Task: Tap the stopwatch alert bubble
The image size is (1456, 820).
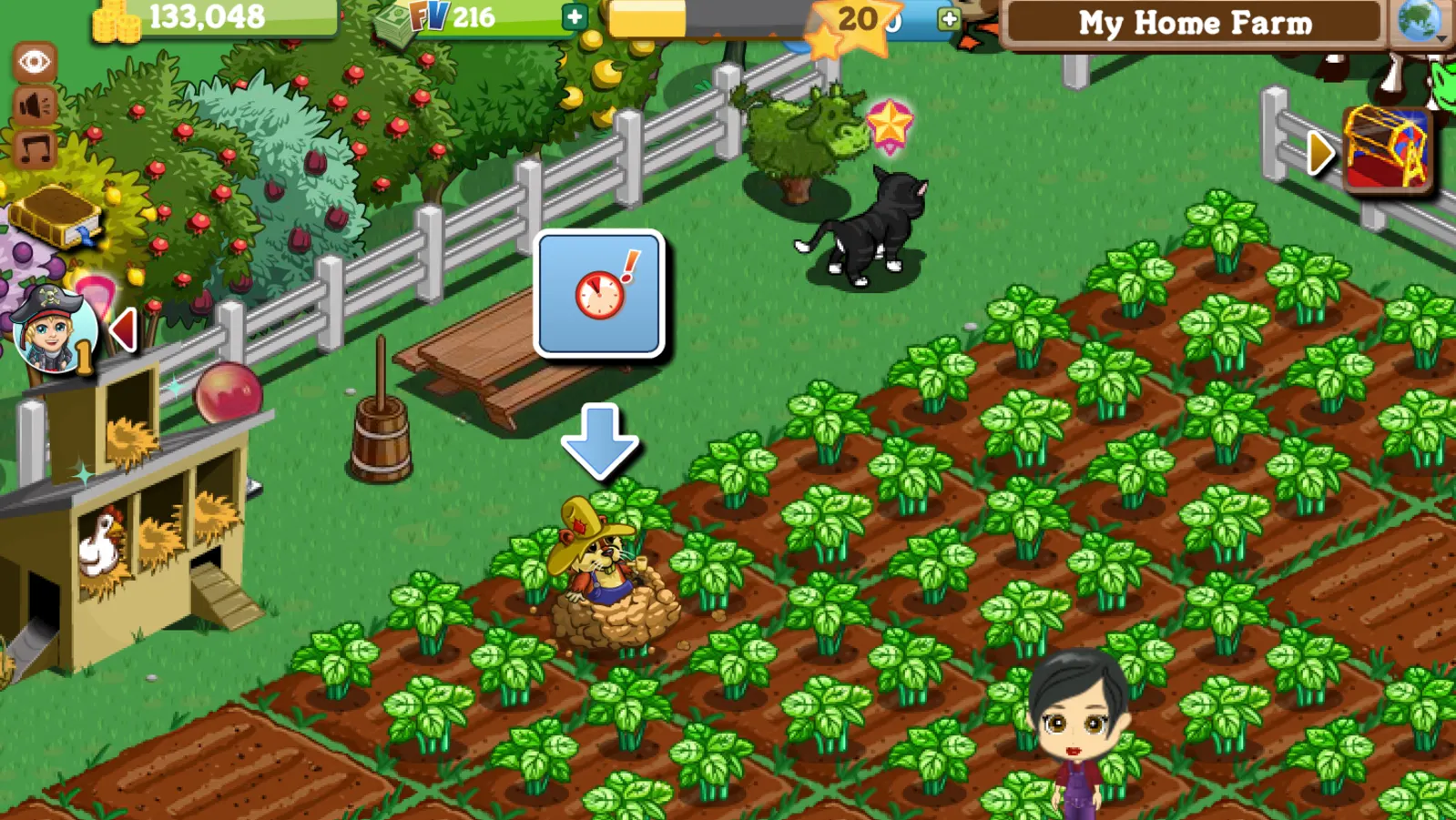Action: click(599, 293)
